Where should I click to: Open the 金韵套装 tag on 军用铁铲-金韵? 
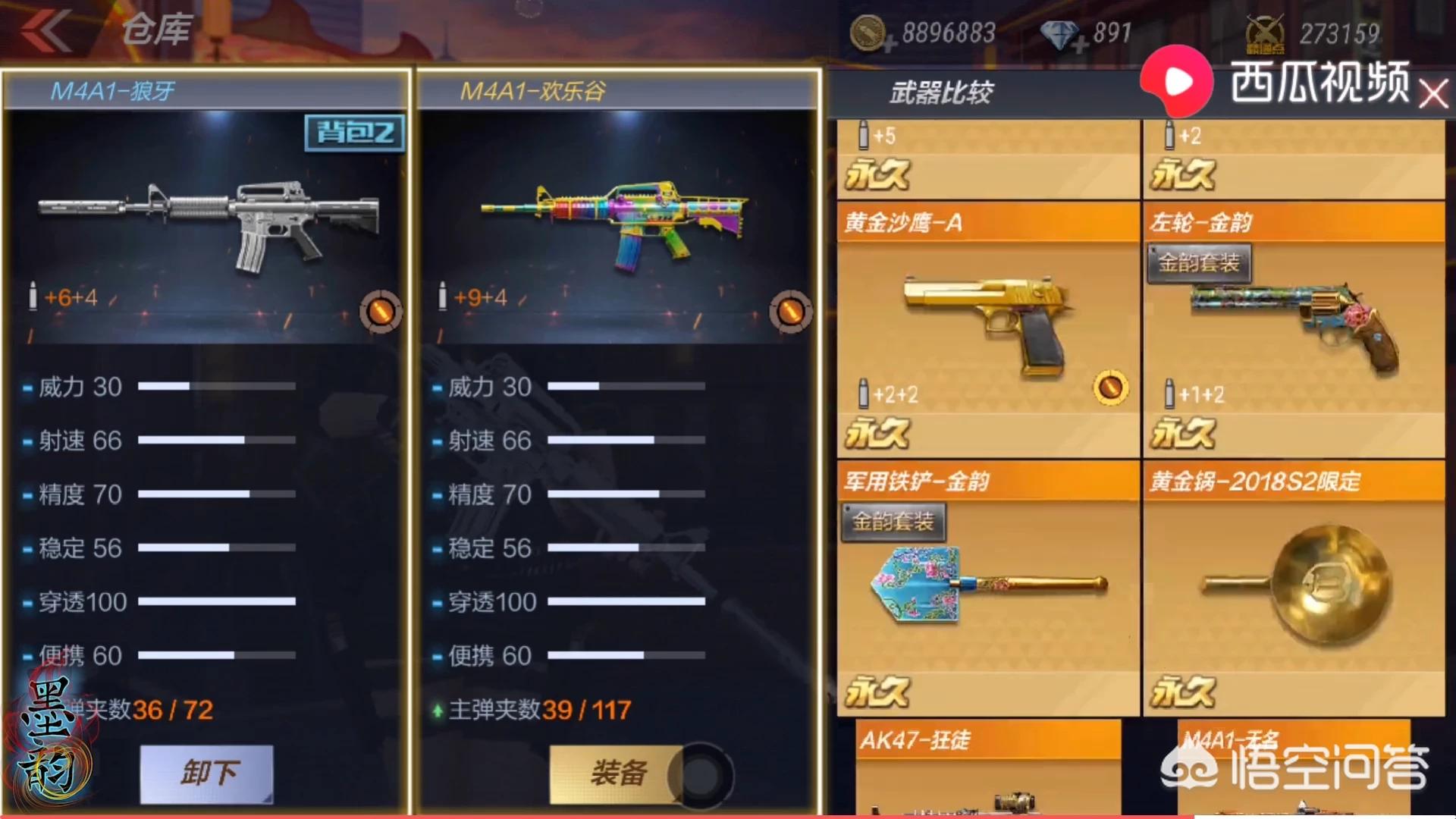tap(893, 522)
